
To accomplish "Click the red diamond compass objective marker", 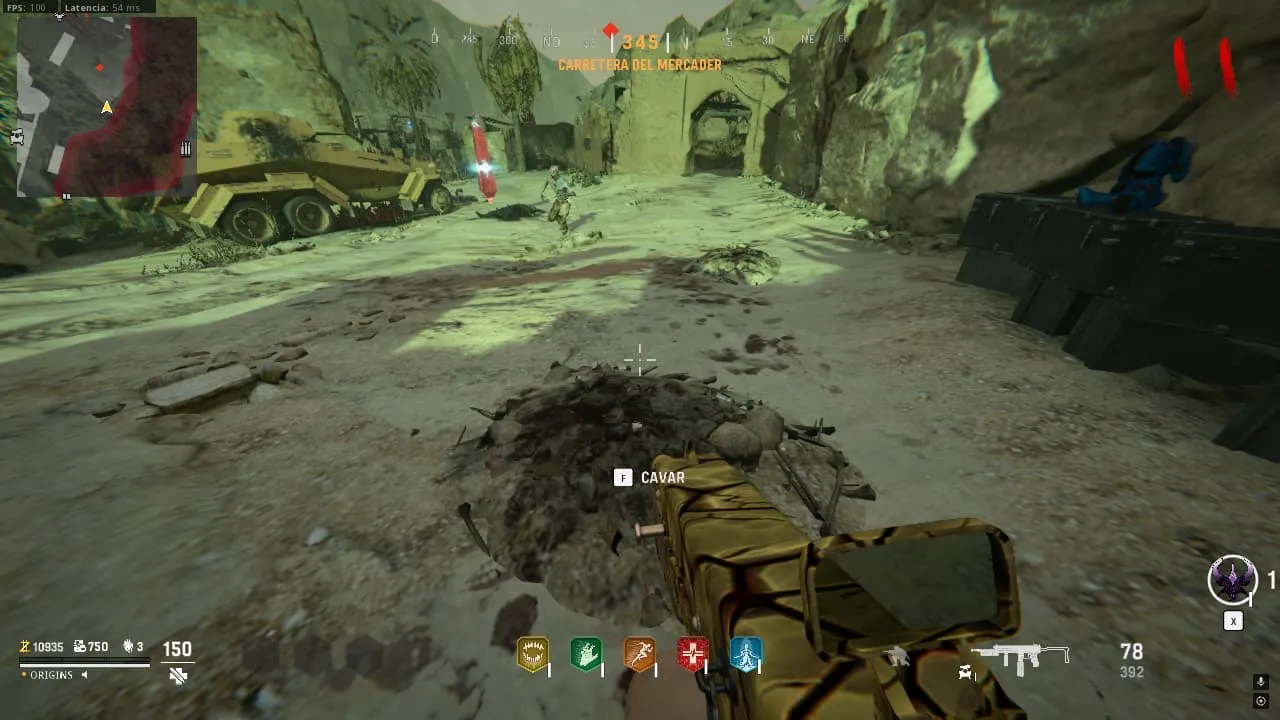I will pyautogui.click(x=611, y=30).
